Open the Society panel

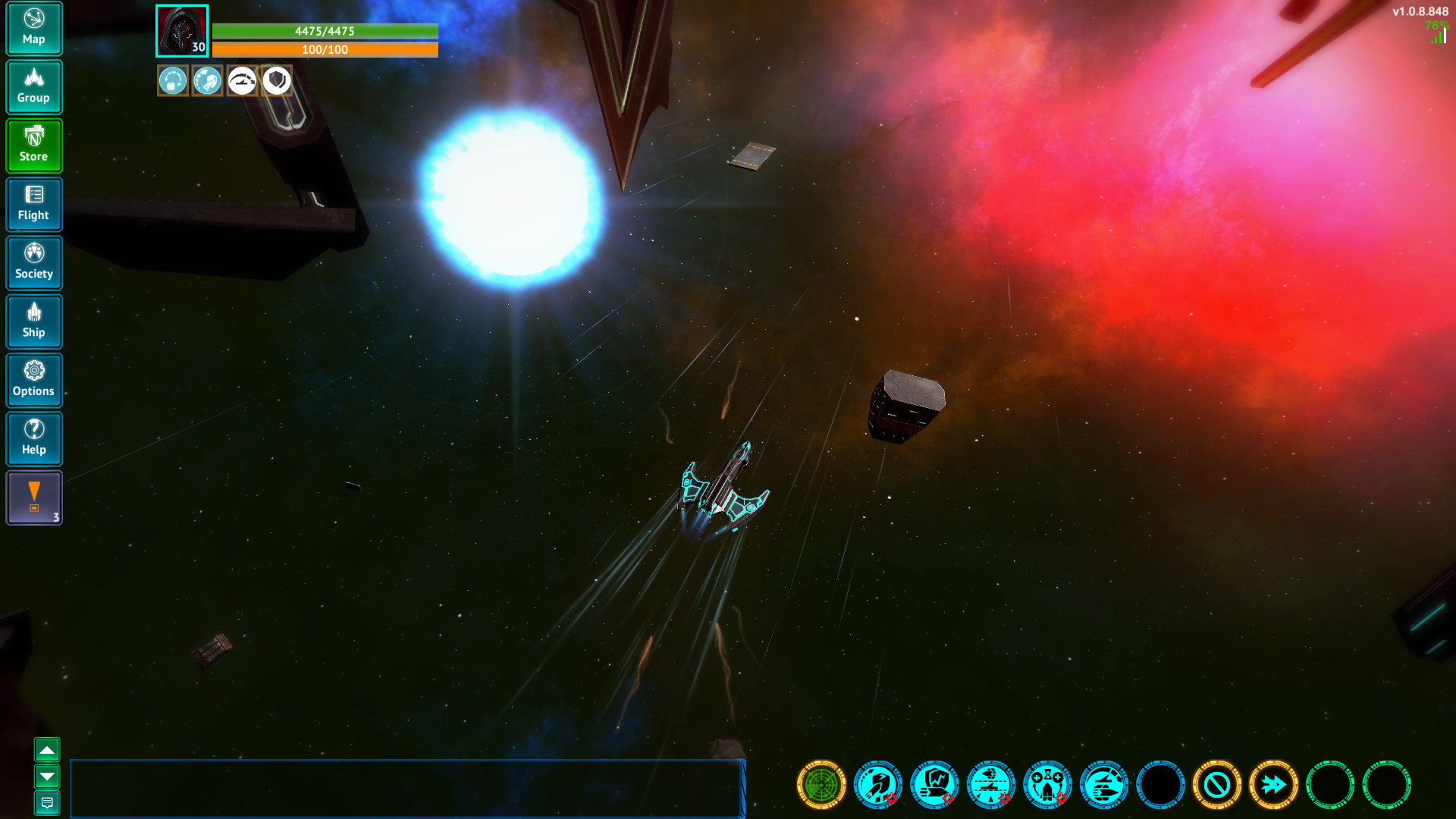click(34, 262)
